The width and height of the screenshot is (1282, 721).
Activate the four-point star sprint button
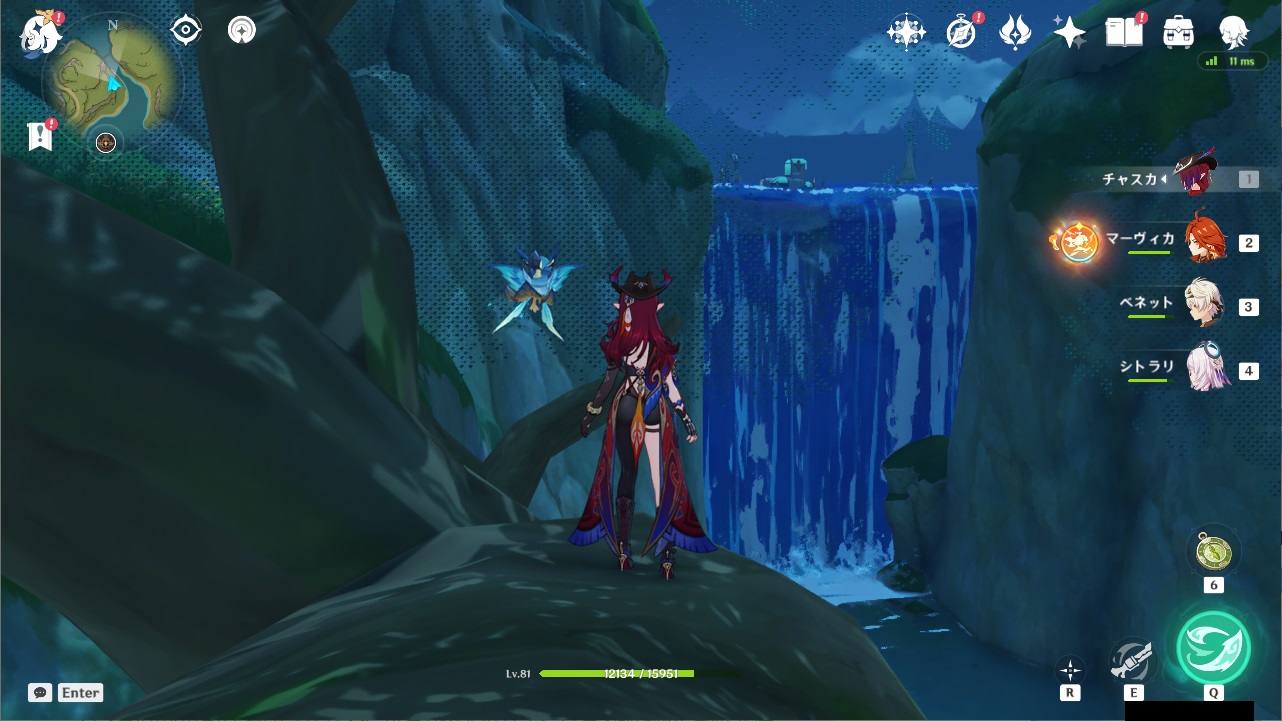pyautogui.click(x=1070, y=670)
